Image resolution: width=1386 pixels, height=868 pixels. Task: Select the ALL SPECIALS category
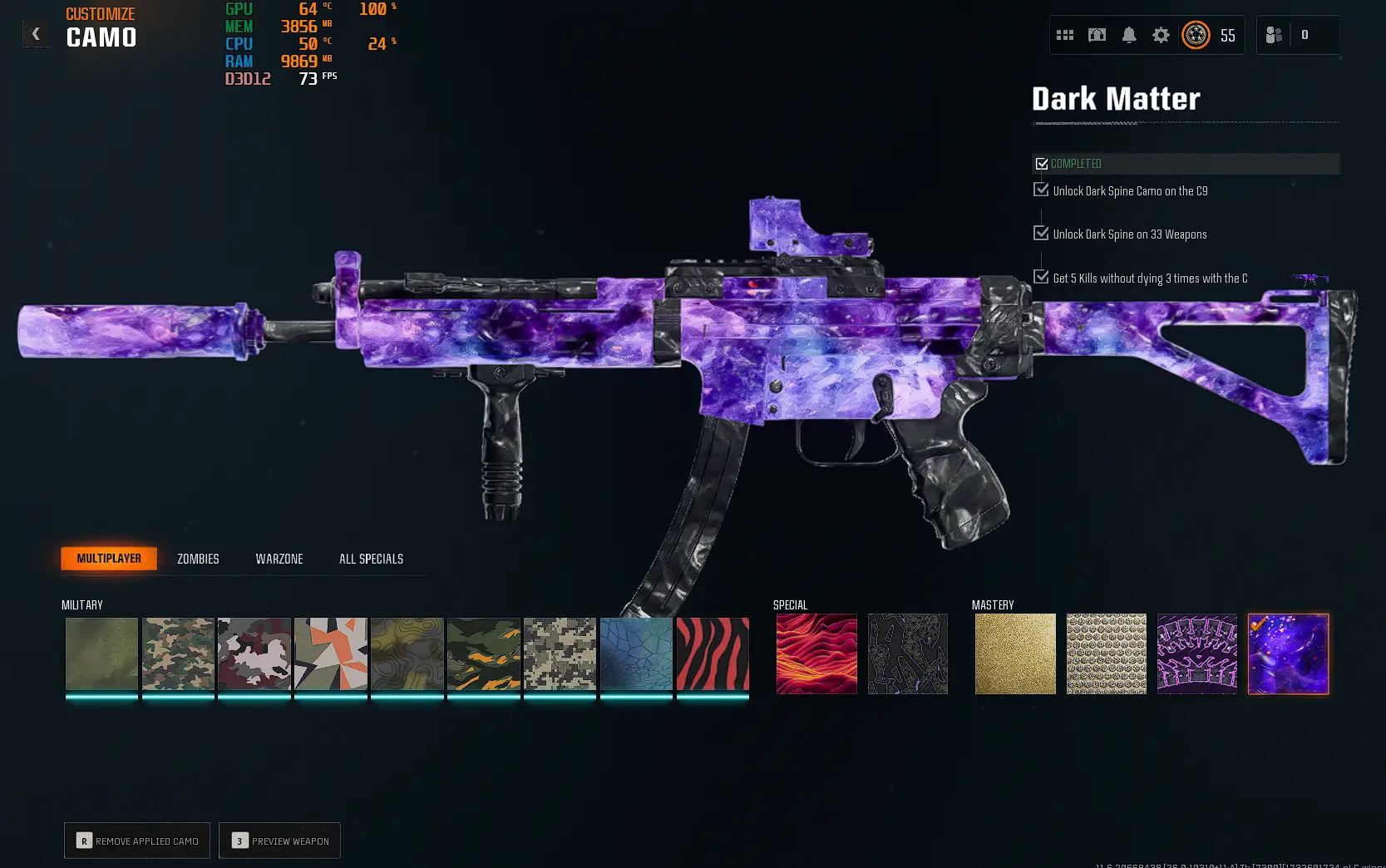click(370, 558)
